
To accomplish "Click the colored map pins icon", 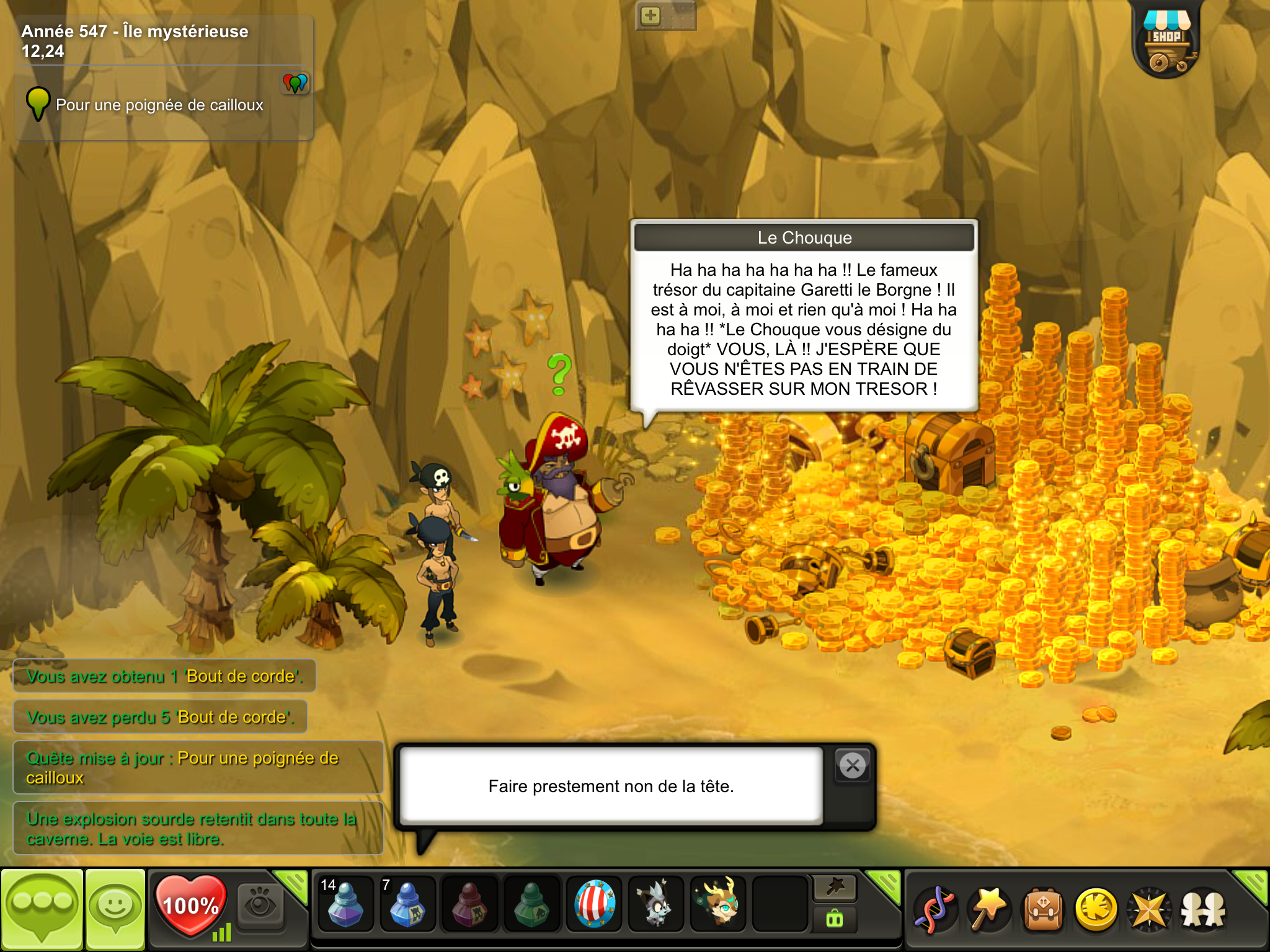I will click(295, 82).
